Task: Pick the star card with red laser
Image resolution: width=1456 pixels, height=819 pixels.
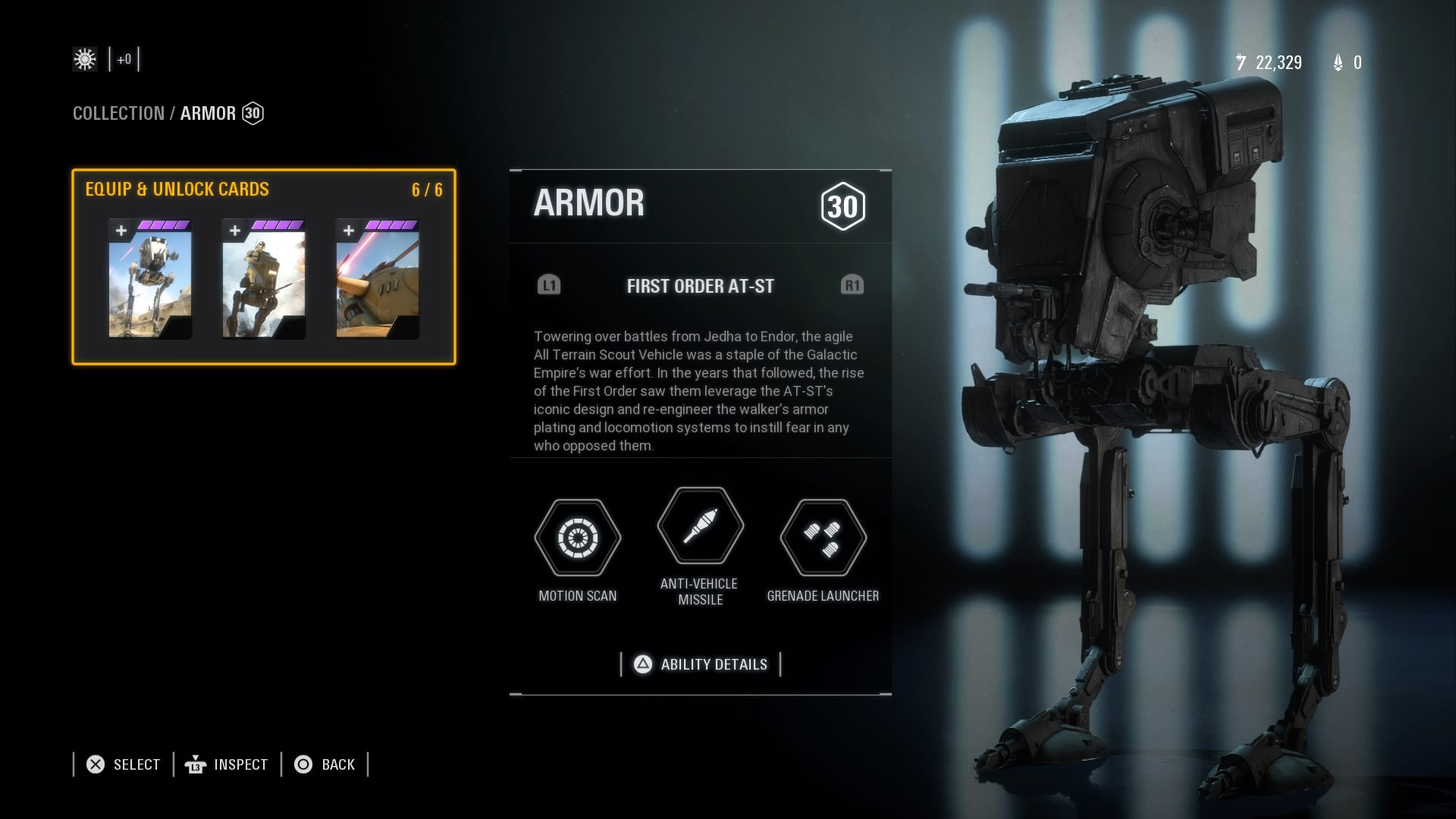Action: (x=378, y=279)
